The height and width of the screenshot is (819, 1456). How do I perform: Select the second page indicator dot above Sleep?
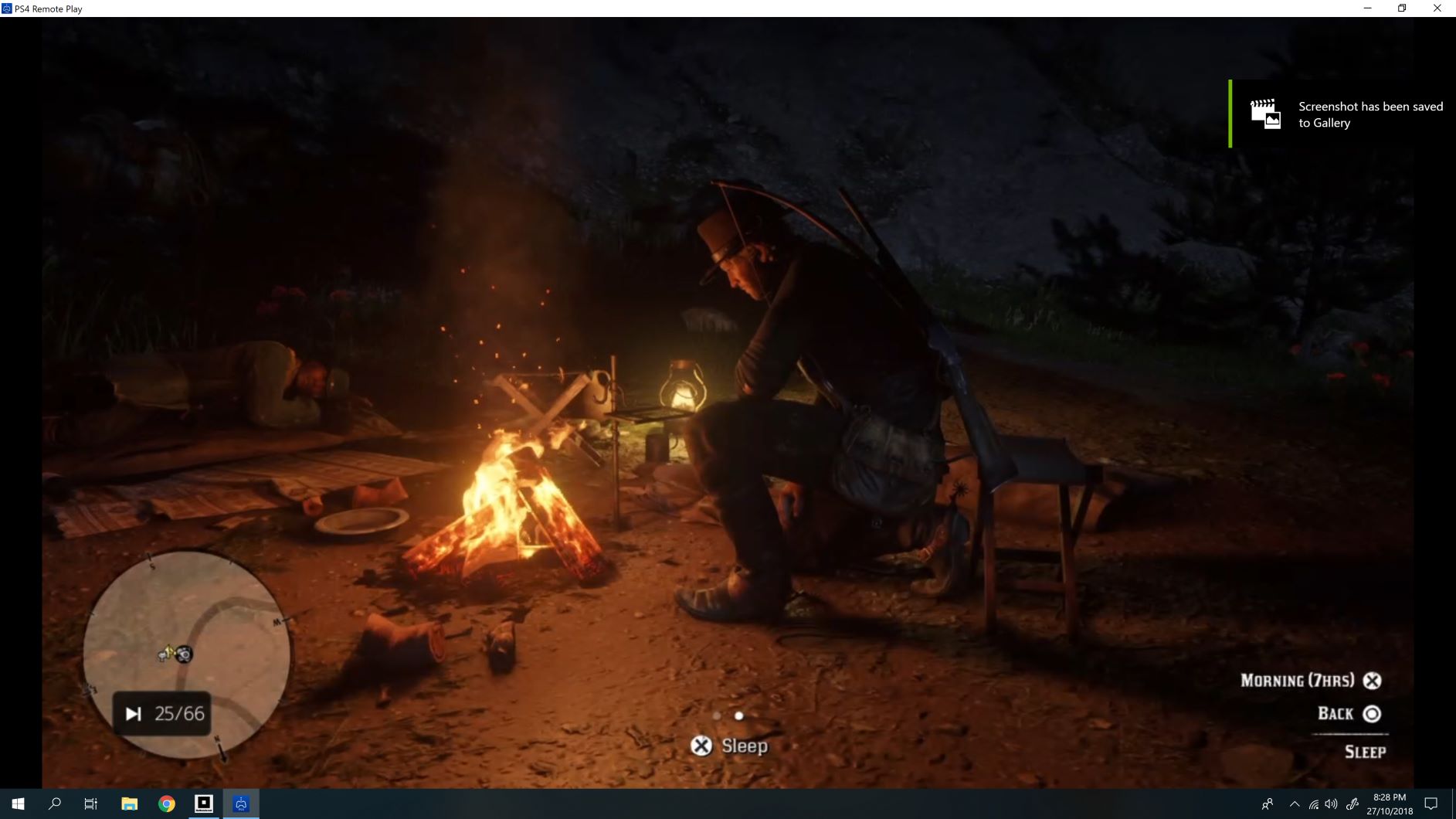[739, 715]
